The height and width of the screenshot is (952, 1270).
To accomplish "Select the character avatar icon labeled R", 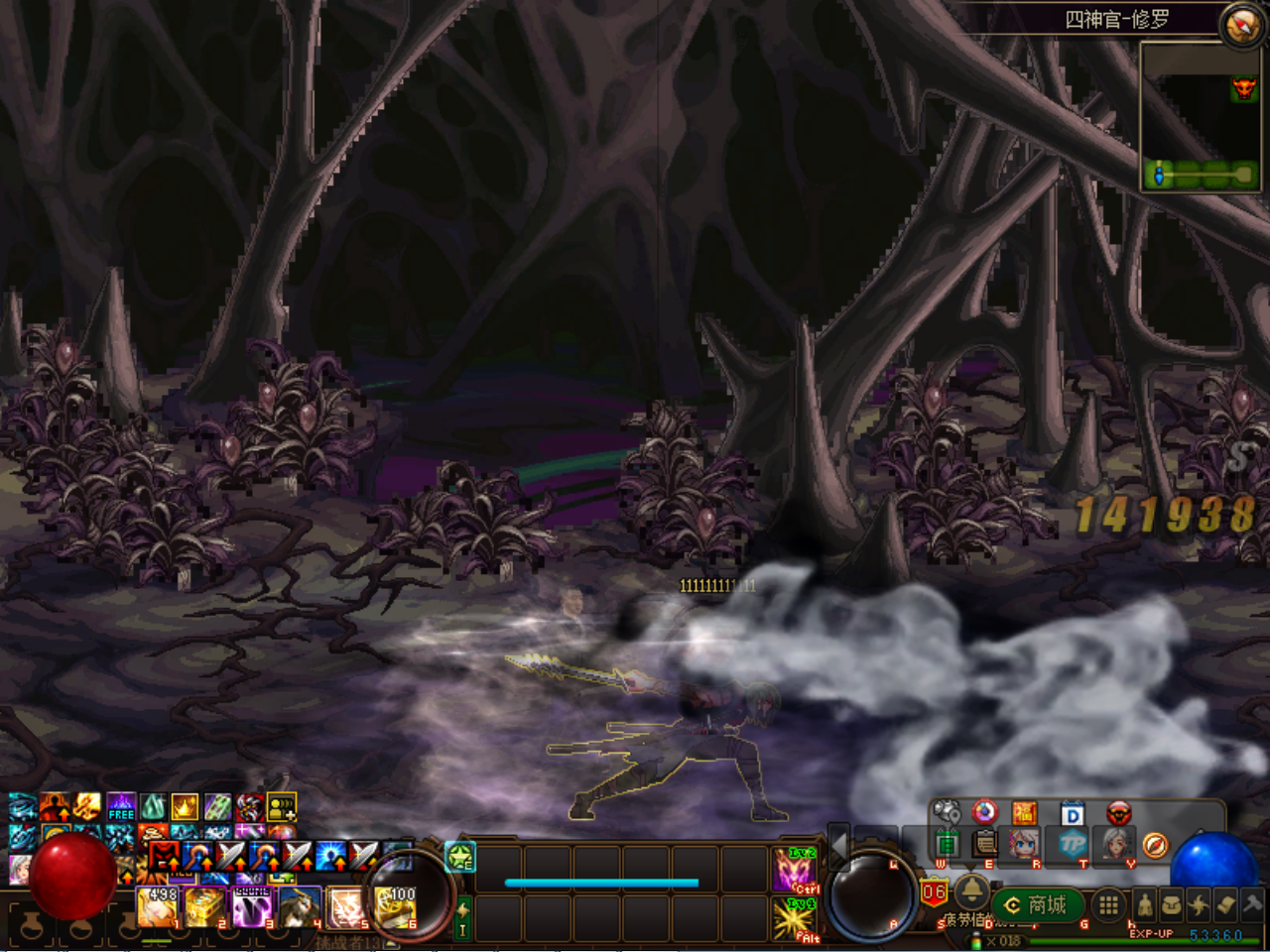I will click(1023, 844).
